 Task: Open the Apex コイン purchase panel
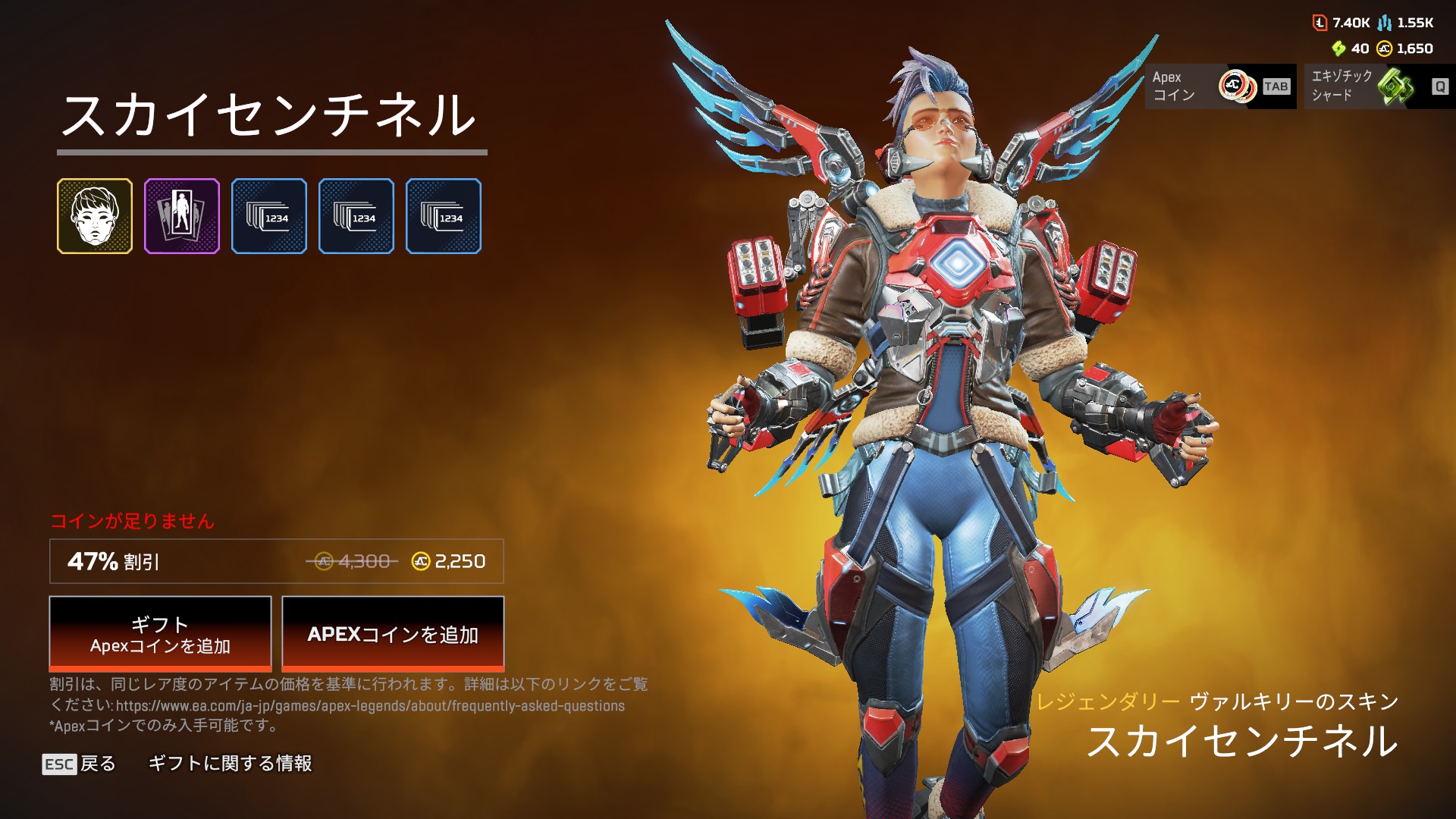pos(1220,86)
